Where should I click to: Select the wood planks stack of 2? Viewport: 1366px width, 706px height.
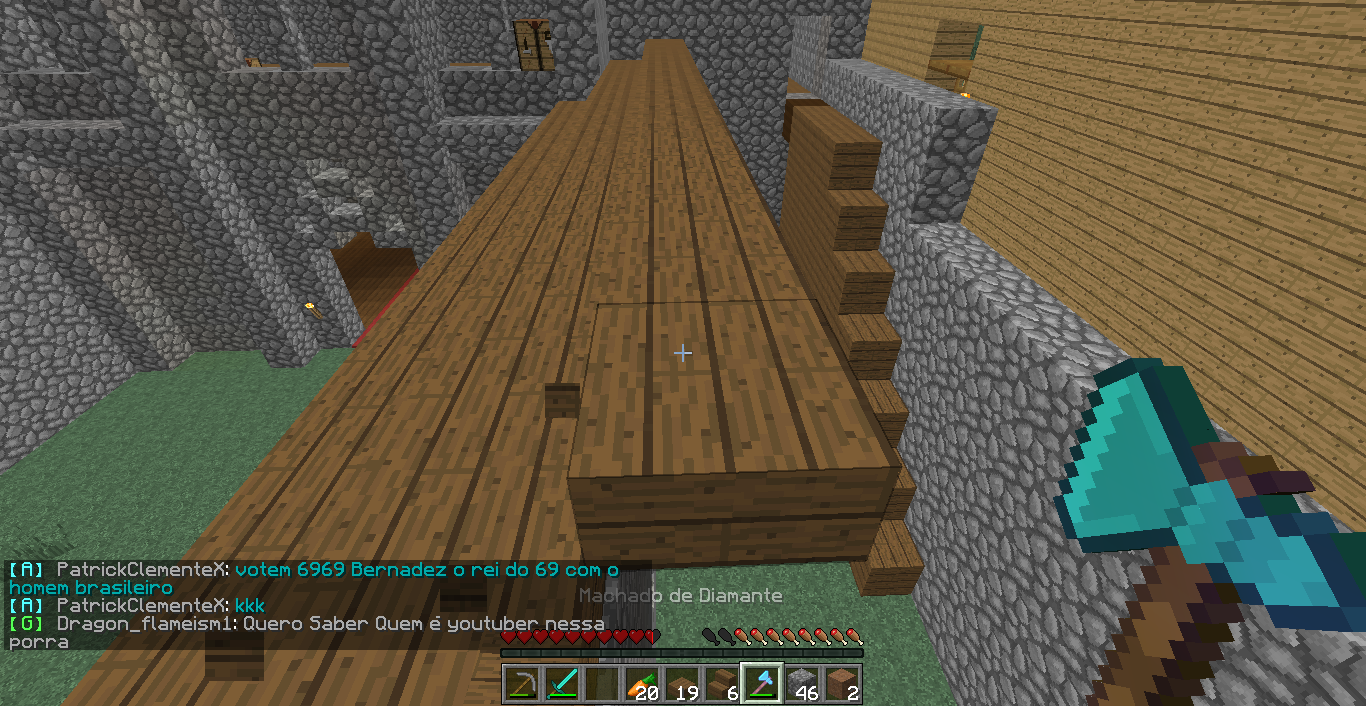(x=842, y=684)
